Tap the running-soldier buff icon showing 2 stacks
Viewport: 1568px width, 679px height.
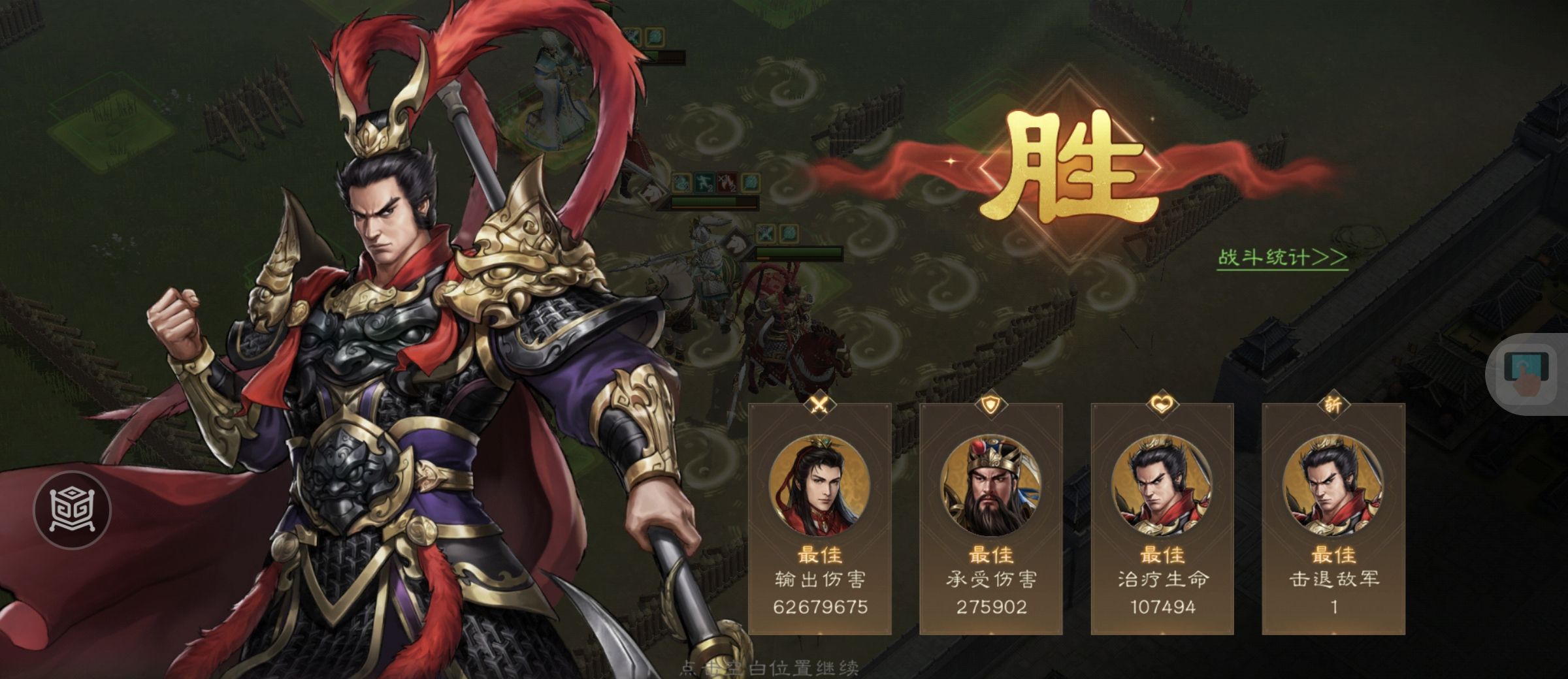click(704, 183)
